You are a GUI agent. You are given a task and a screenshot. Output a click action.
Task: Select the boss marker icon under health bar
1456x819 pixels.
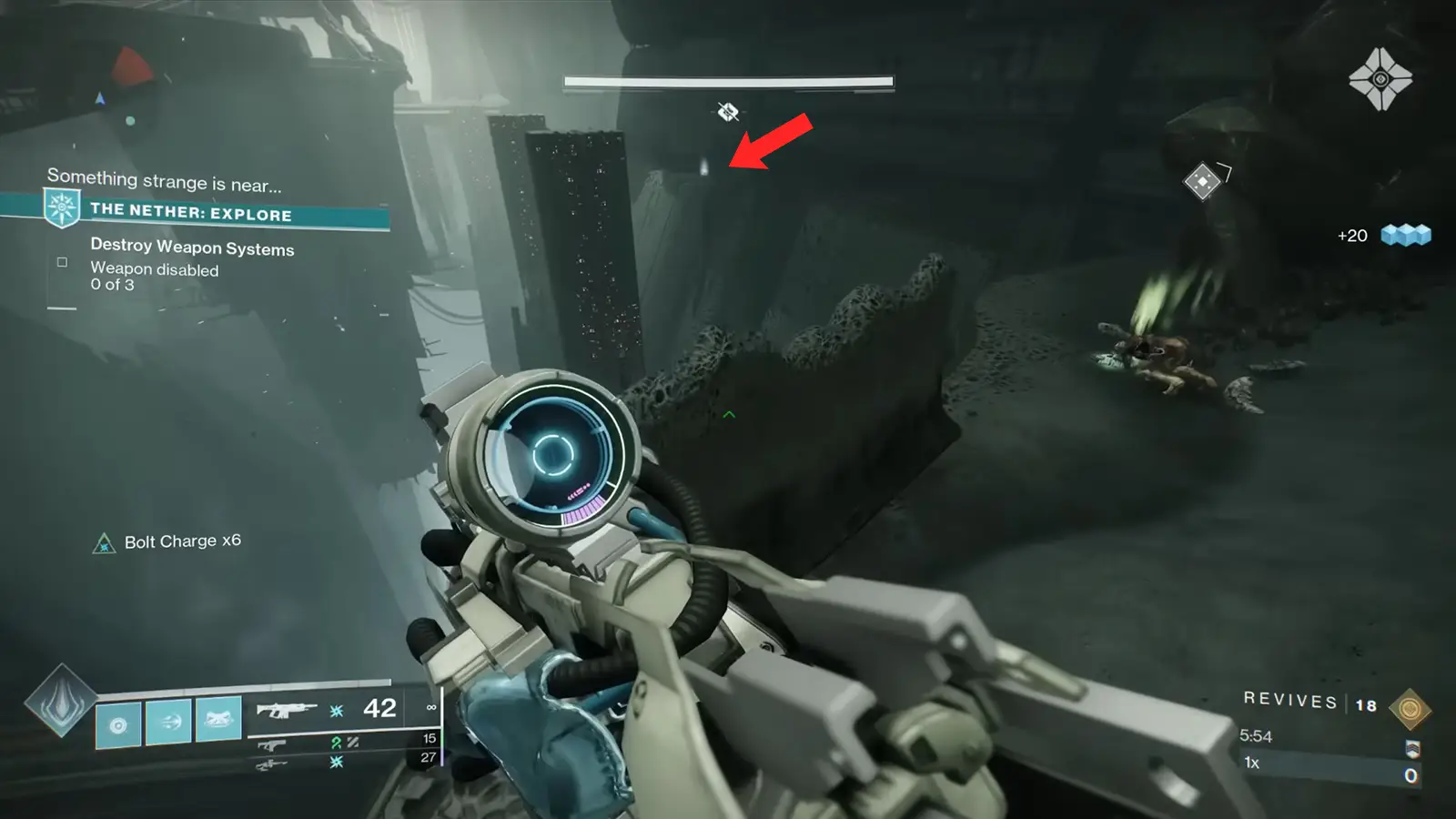tap(727, 112)
